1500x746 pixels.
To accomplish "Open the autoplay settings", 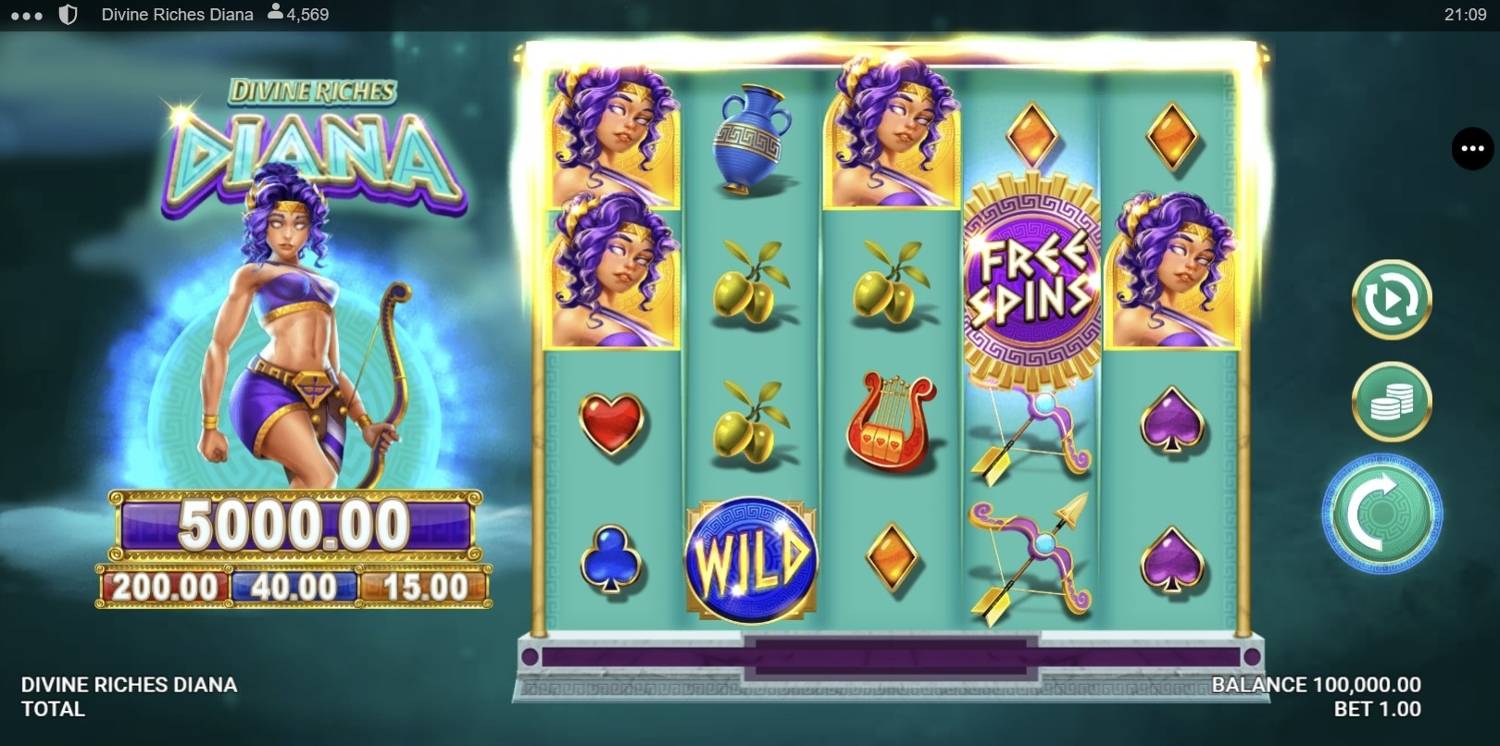I will (x=1391, y=300).
